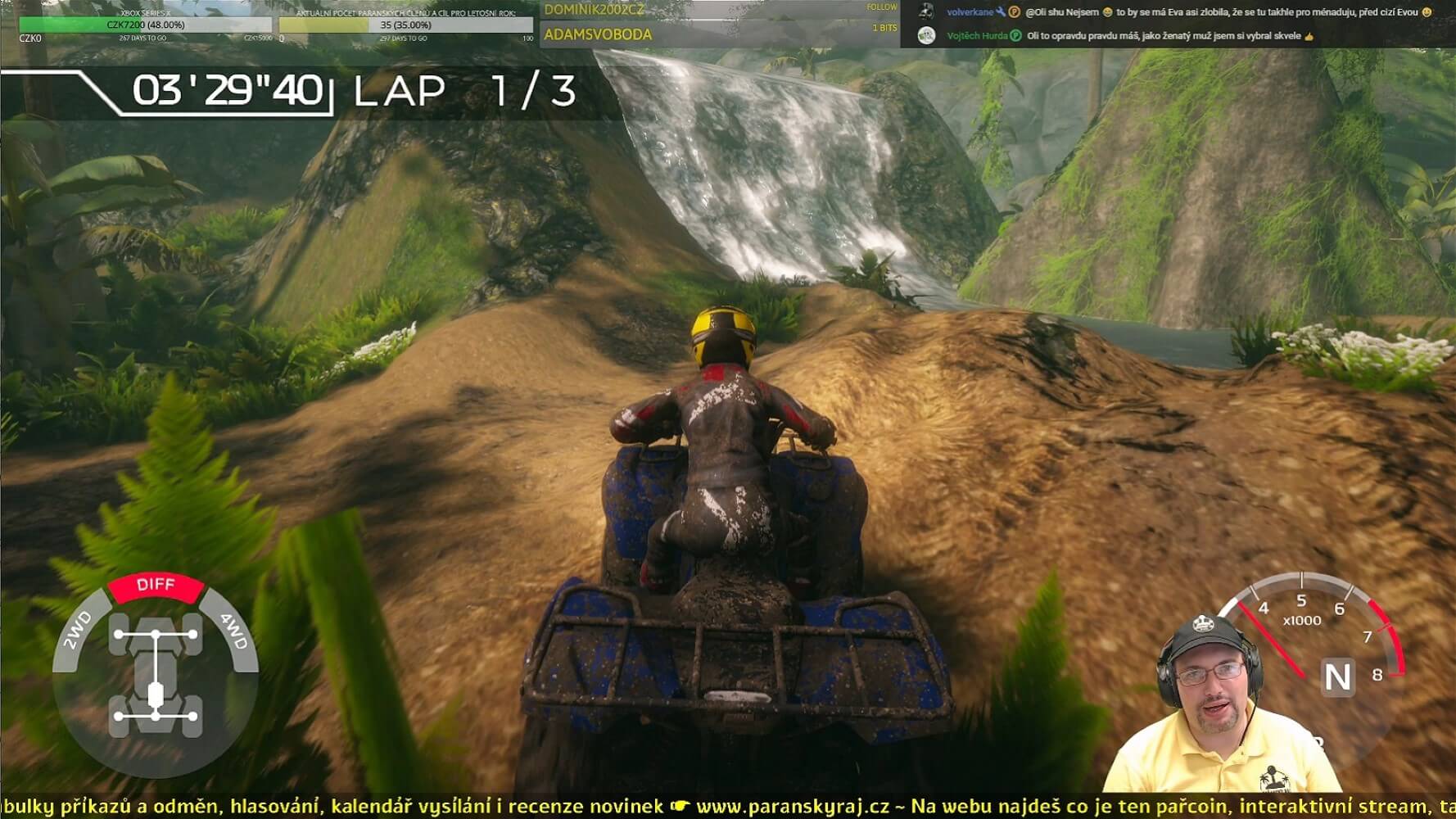Viewport: 1456px width, 819px height.
Task: Open the www.paranskyraj.cz link in ticker
Action: point(792,807)
